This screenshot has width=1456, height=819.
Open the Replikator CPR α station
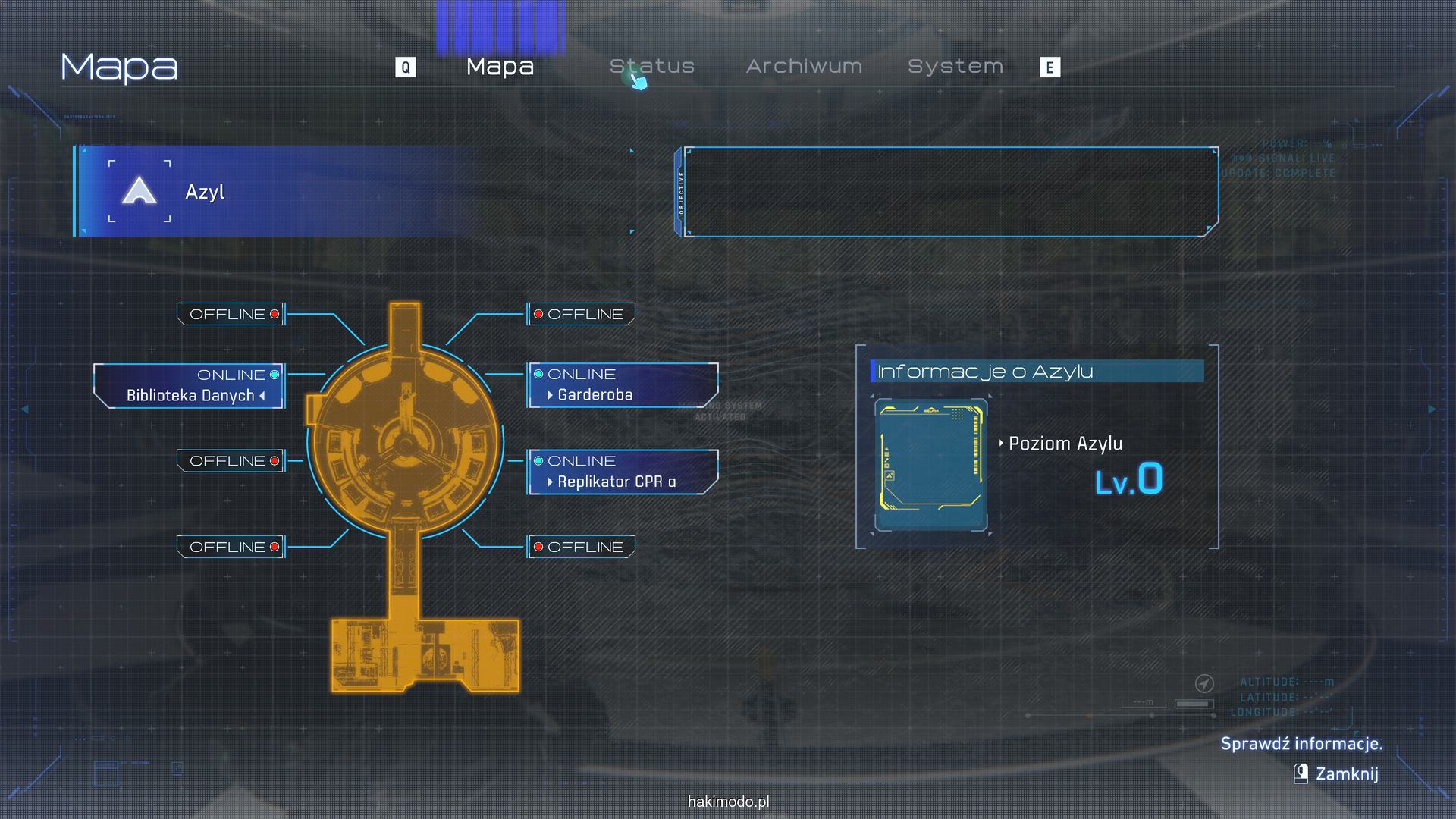point(622,472)
